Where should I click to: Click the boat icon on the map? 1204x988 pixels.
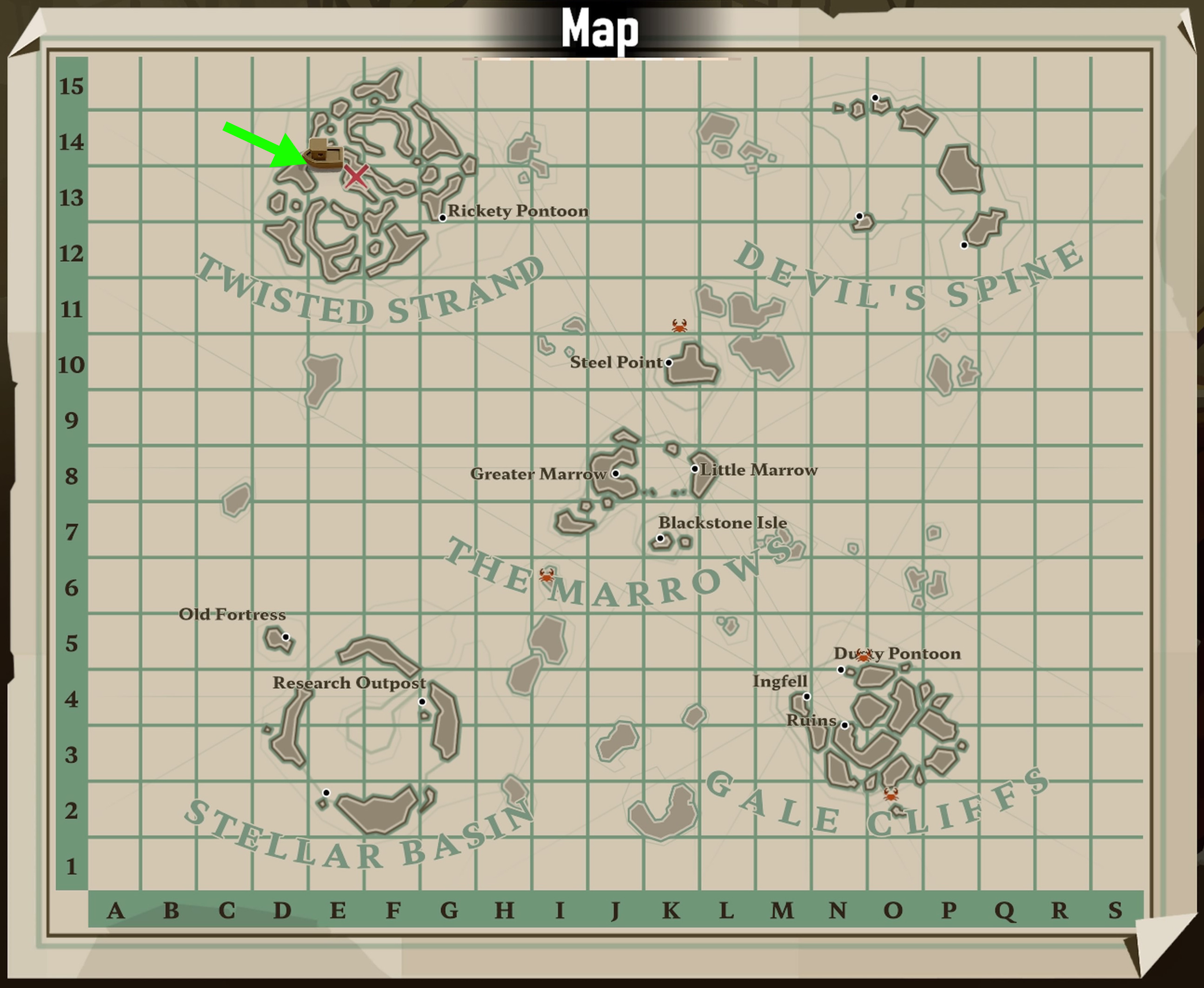323,155
